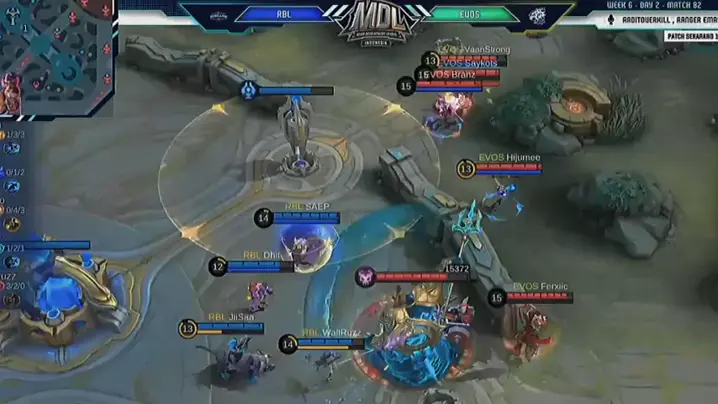Choose the player row showing 1/3/3
This screenshot has width=718, height=404.
13,134
